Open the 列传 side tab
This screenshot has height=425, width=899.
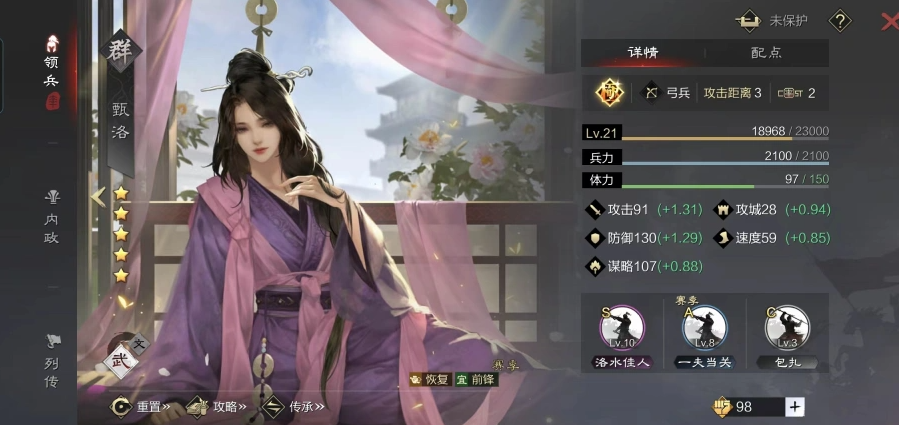[x=52, y=360]
